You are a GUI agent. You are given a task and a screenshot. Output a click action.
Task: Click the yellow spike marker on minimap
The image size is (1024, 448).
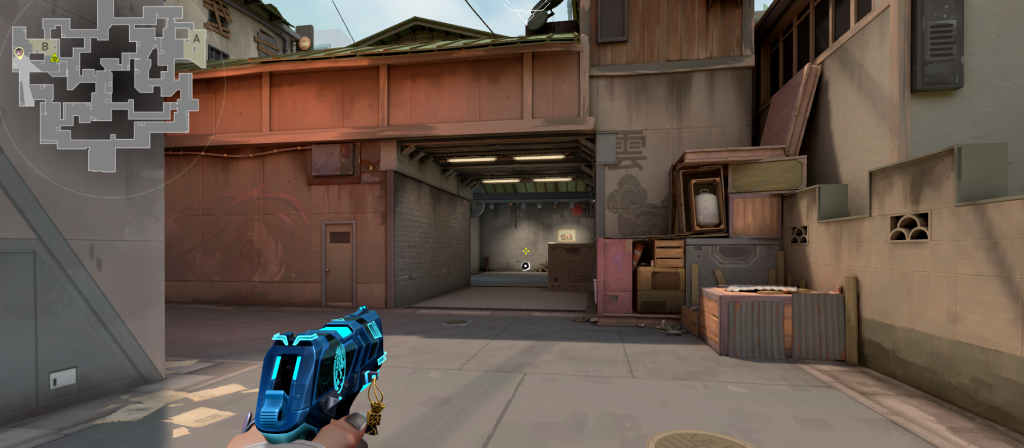point(55,57)
